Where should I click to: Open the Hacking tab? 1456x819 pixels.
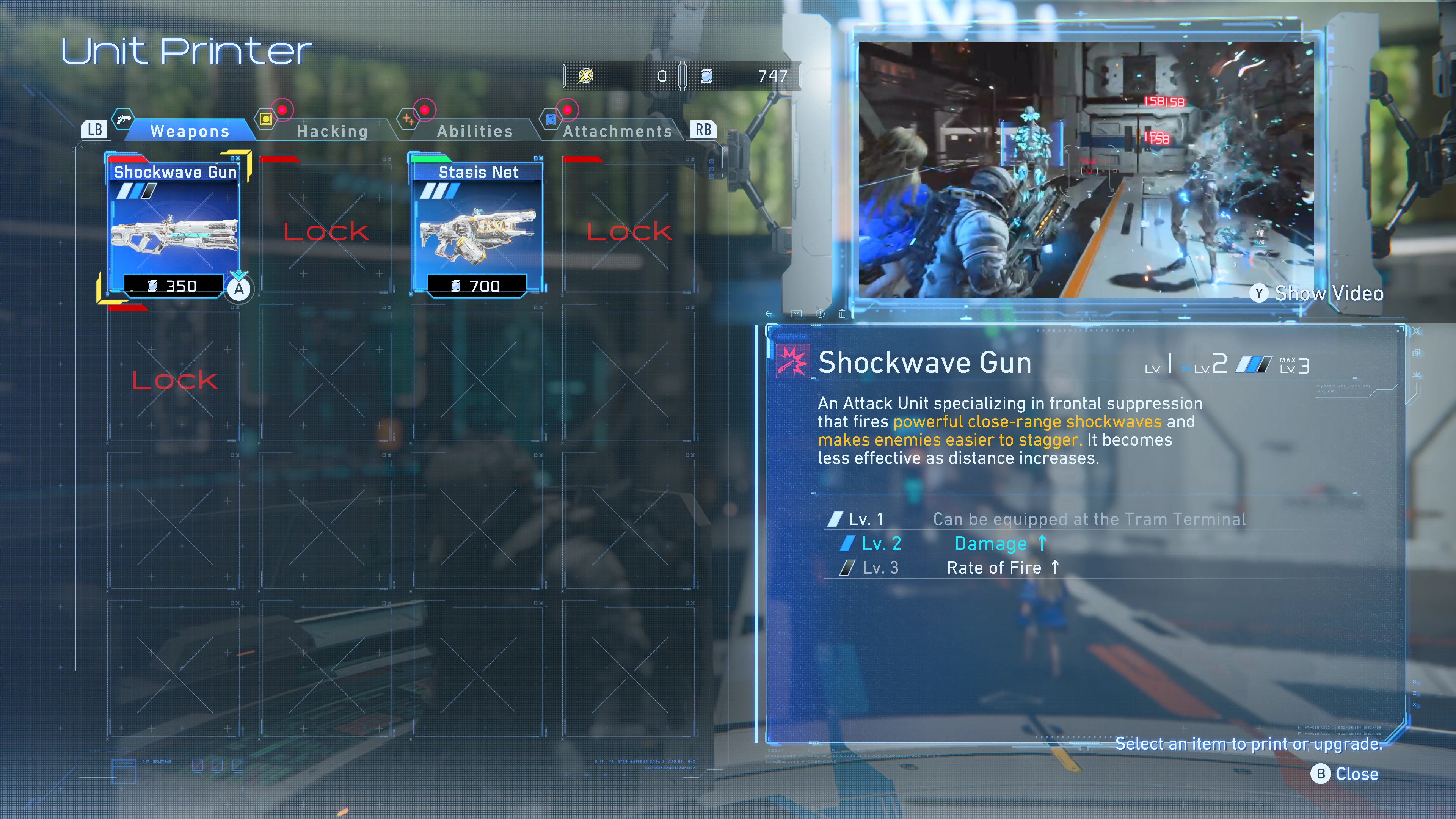pyautogui.click(x=332, y=131)
